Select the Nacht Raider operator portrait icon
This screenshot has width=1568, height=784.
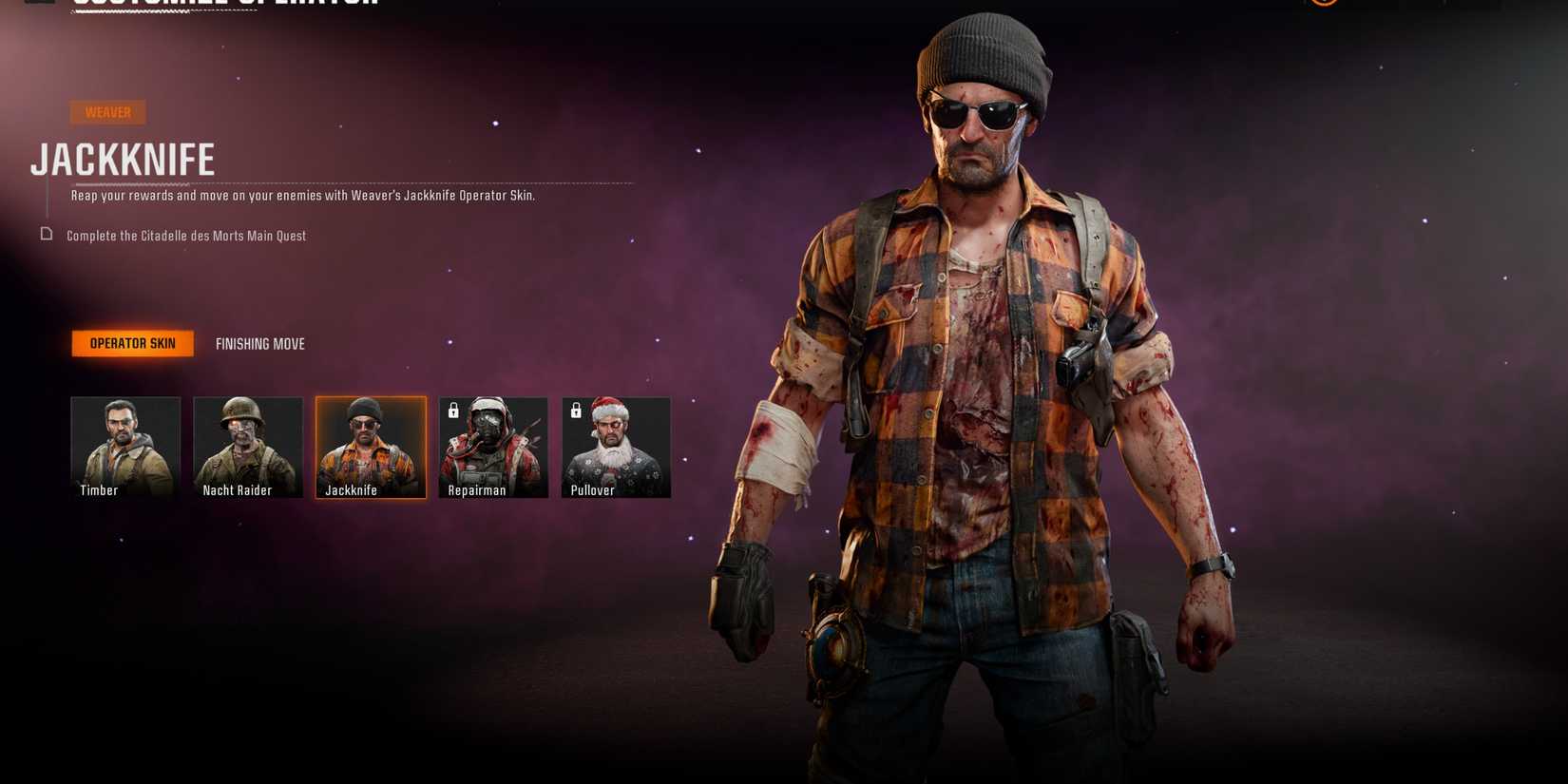pyautogui.click(x=248, y=447)
